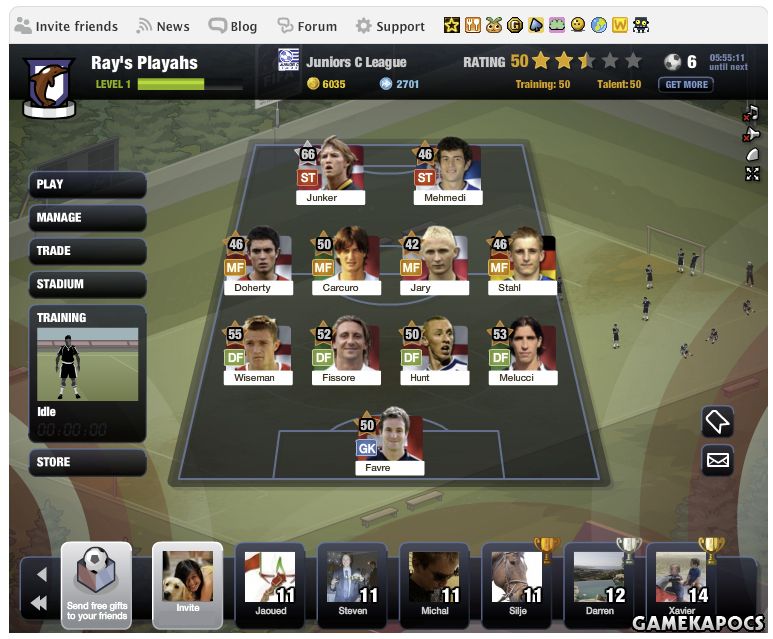773x639 pixels.
Task: Select striker Mehmedi's player card
Action: click(448, 174)
